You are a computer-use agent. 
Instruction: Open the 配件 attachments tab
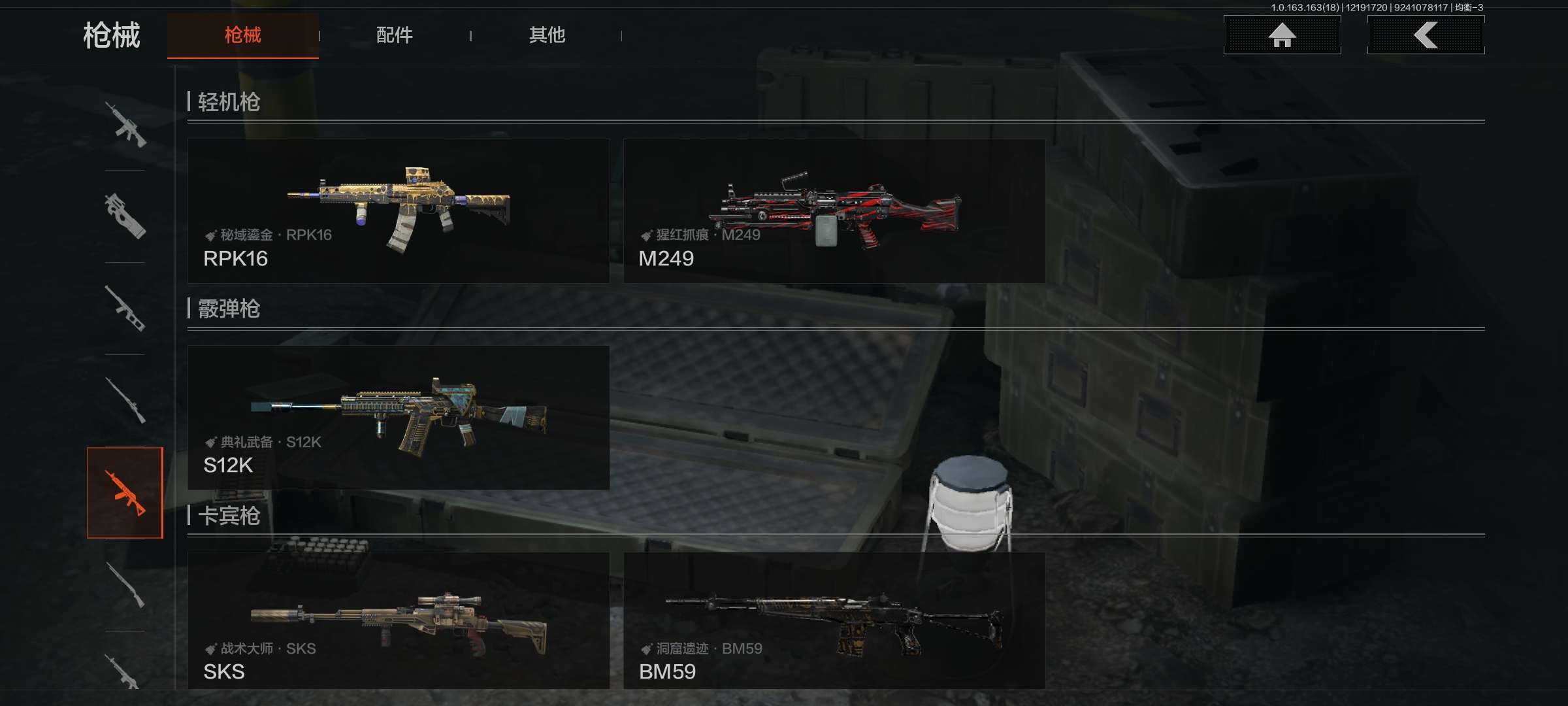(394, 35)
